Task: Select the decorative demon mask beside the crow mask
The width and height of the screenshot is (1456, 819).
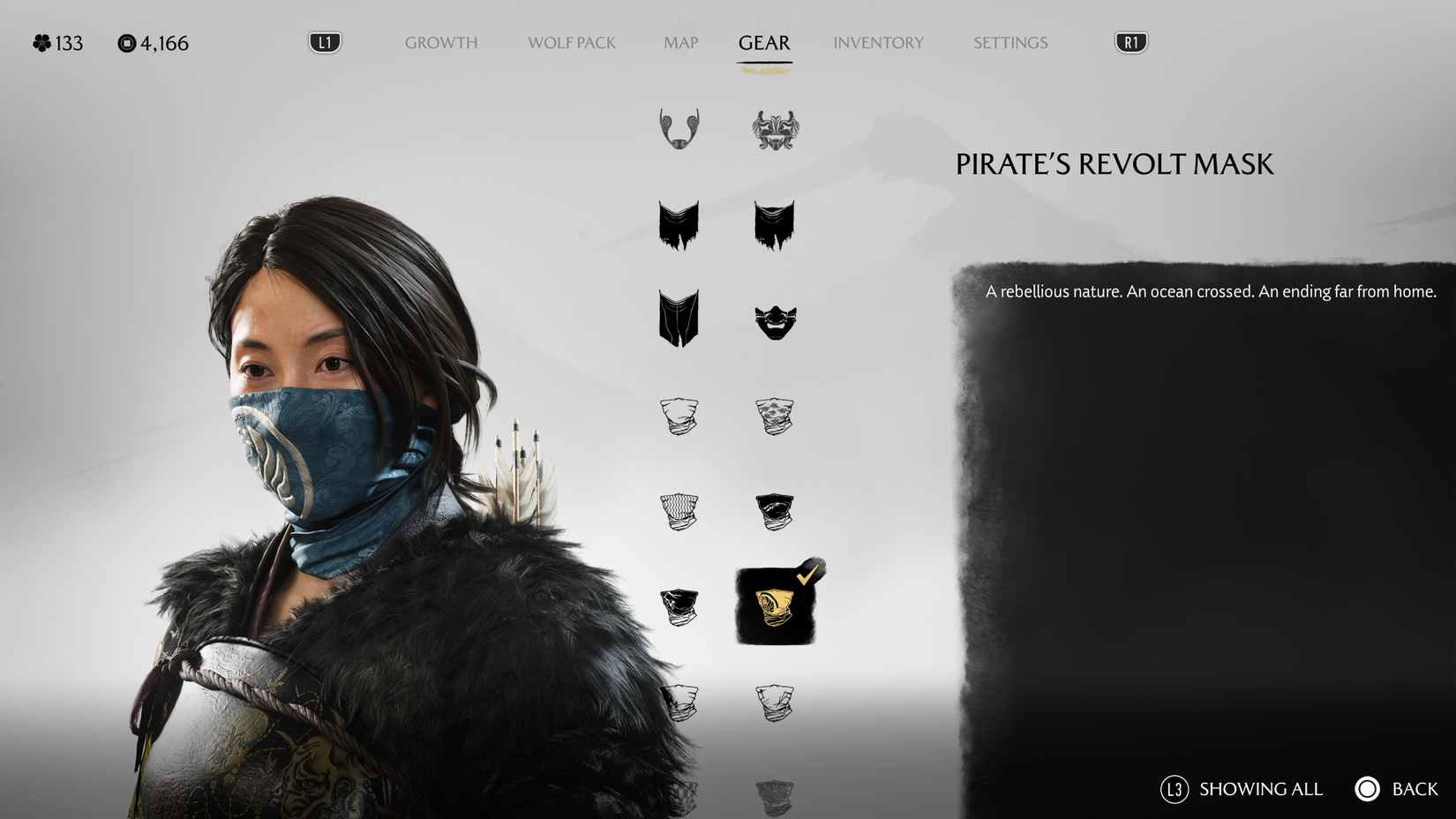Action: (777, 129)
